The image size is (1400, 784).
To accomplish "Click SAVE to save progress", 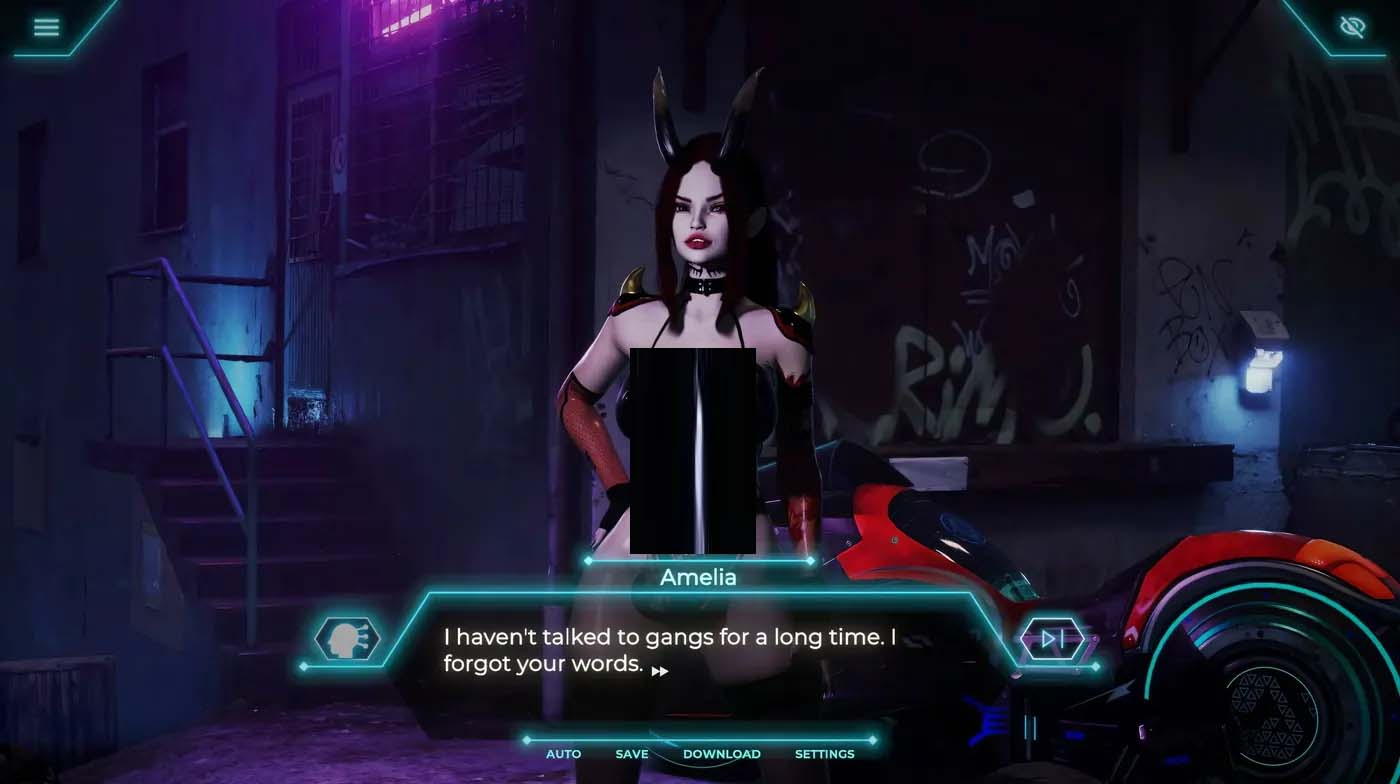I will click(x=632, y=754).
